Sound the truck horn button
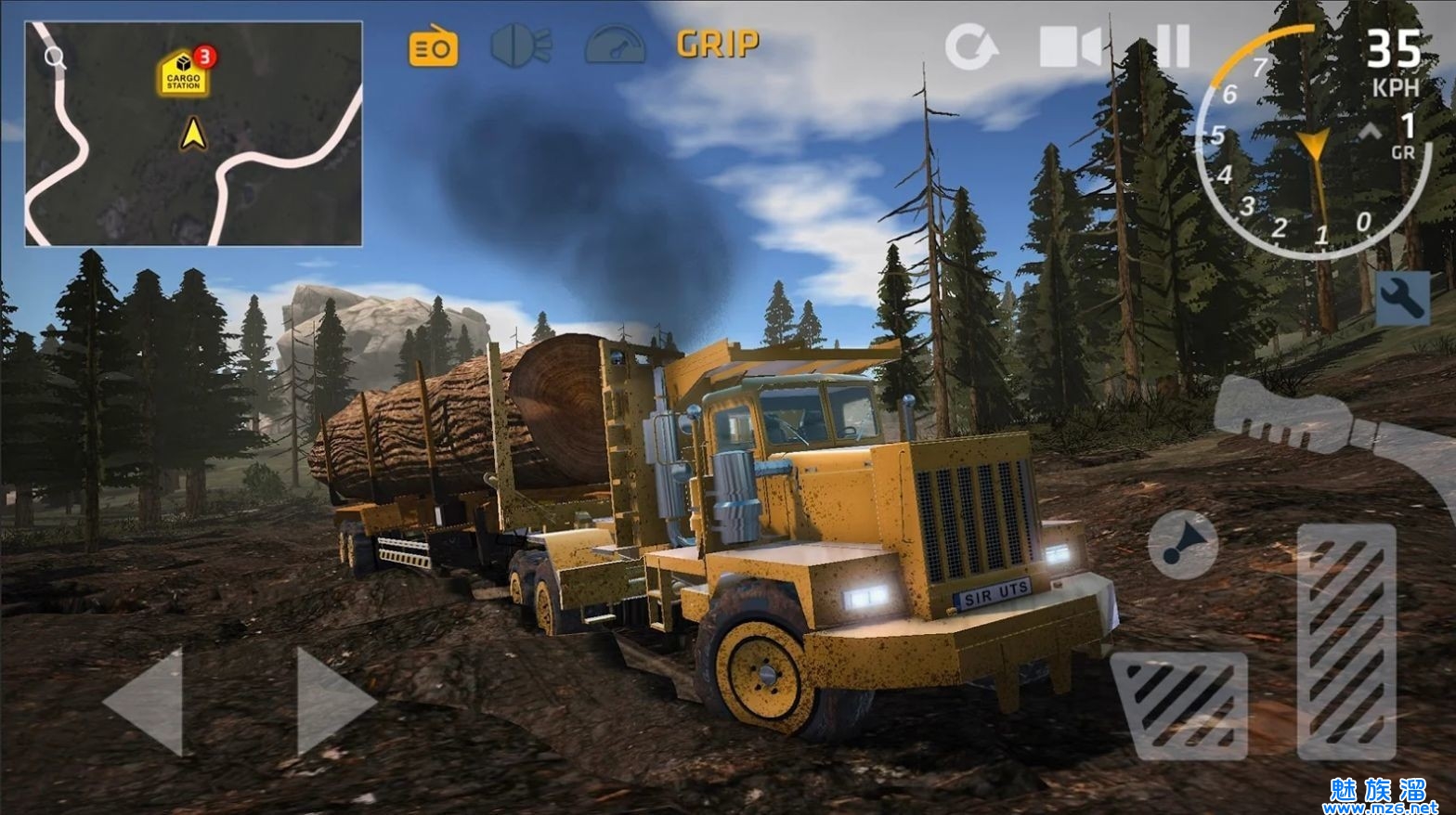Viewport: 1456px width, 815px height. 1182,544
